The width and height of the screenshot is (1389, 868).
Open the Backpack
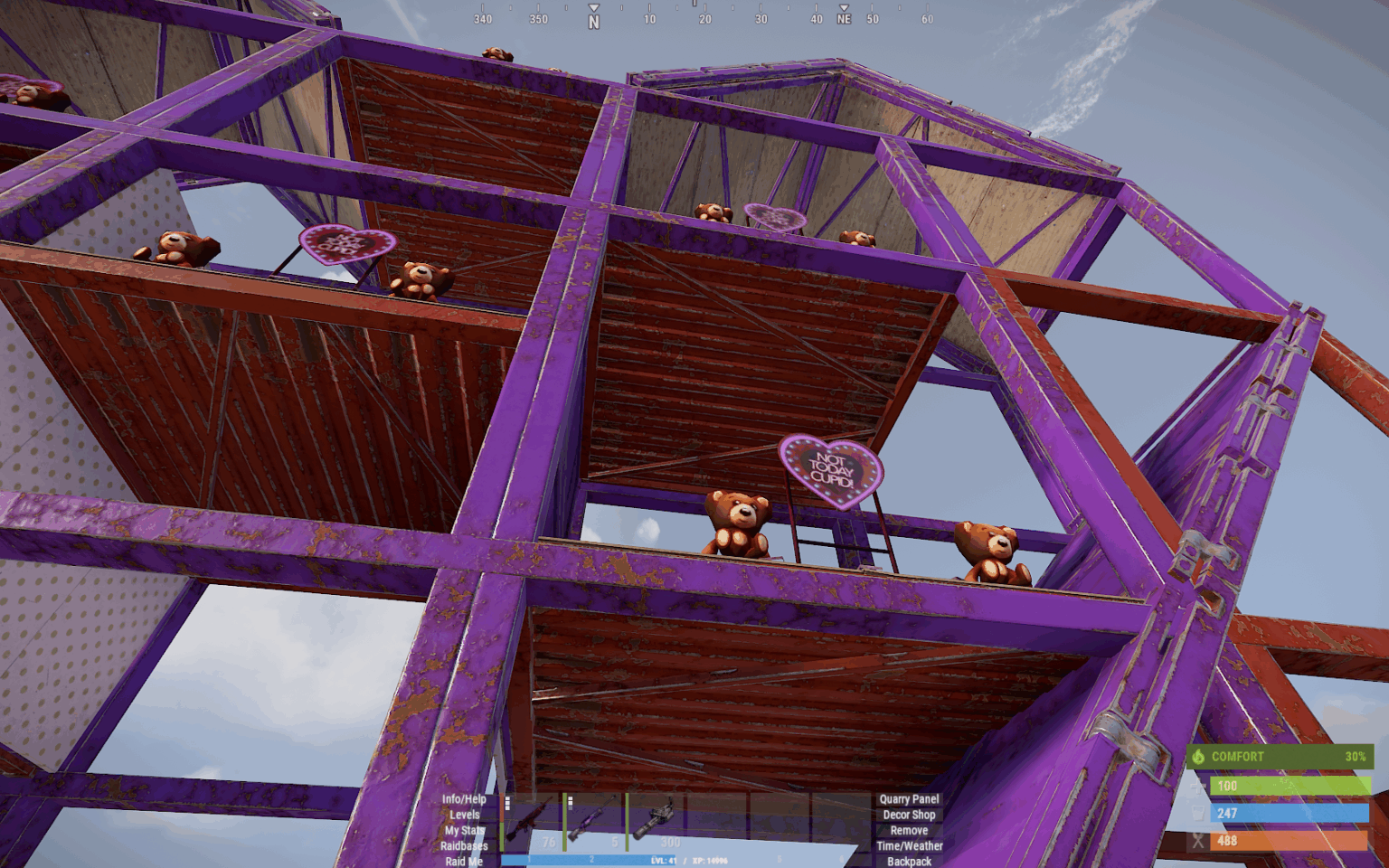(x=909, y=861)
